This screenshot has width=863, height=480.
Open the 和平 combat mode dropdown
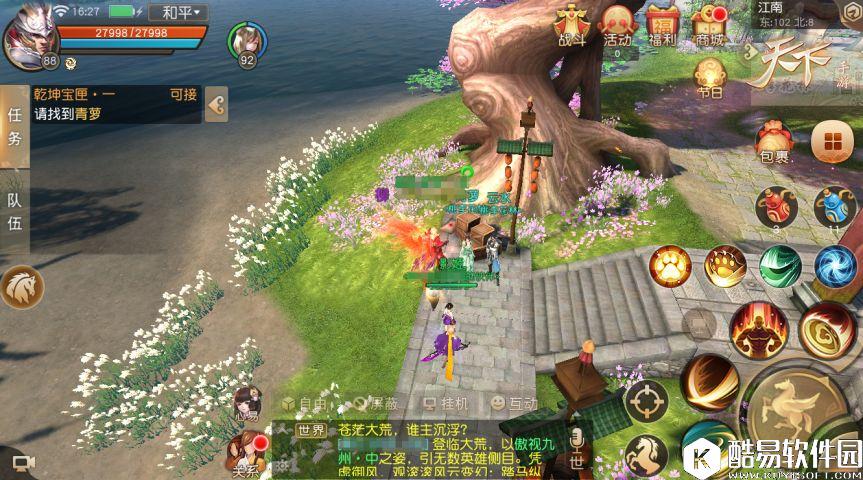pos(179,13)
